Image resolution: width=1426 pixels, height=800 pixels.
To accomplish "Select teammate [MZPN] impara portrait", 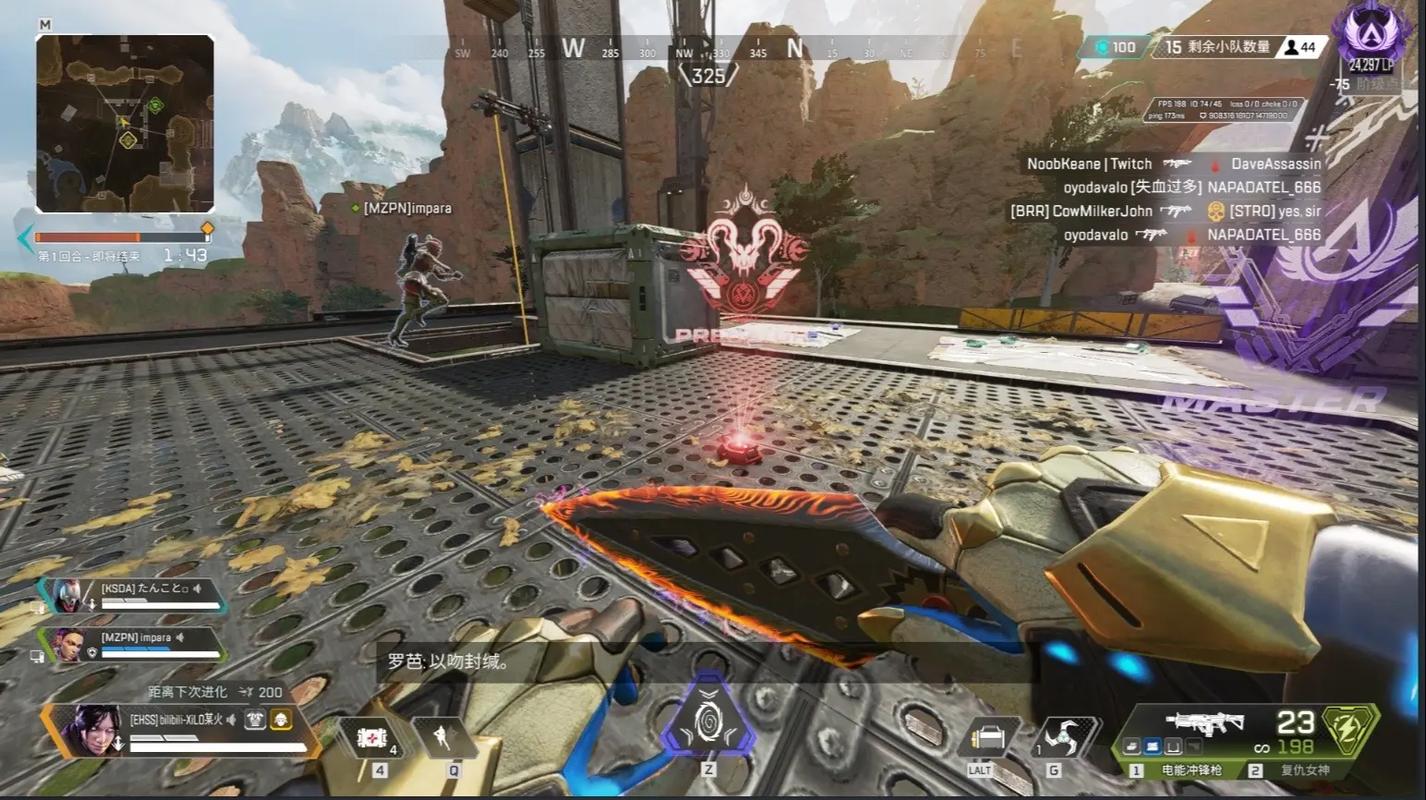I will [66, 644].
